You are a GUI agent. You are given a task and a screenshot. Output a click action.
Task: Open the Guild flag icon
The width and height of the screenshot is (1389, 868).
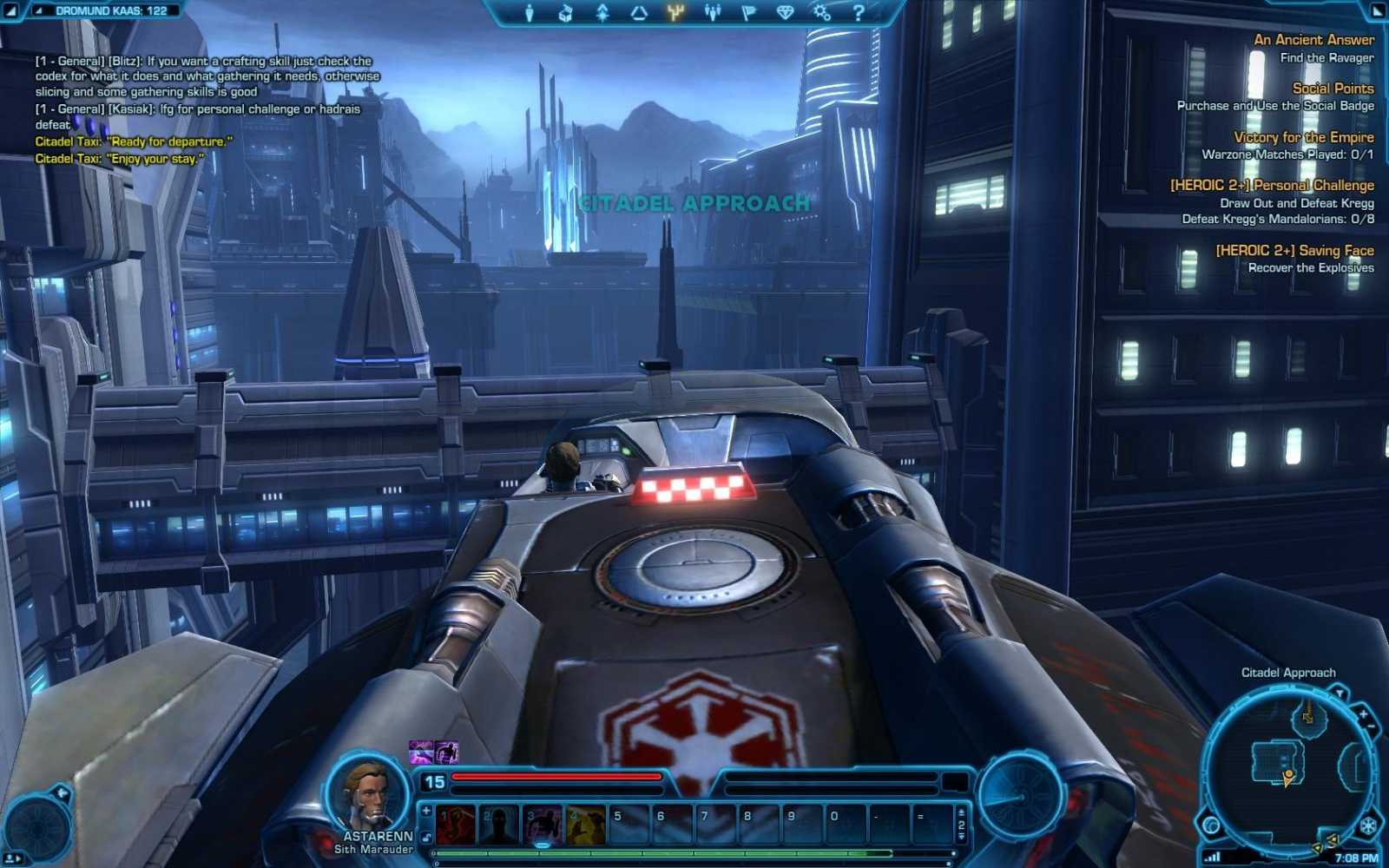point(750,12)
